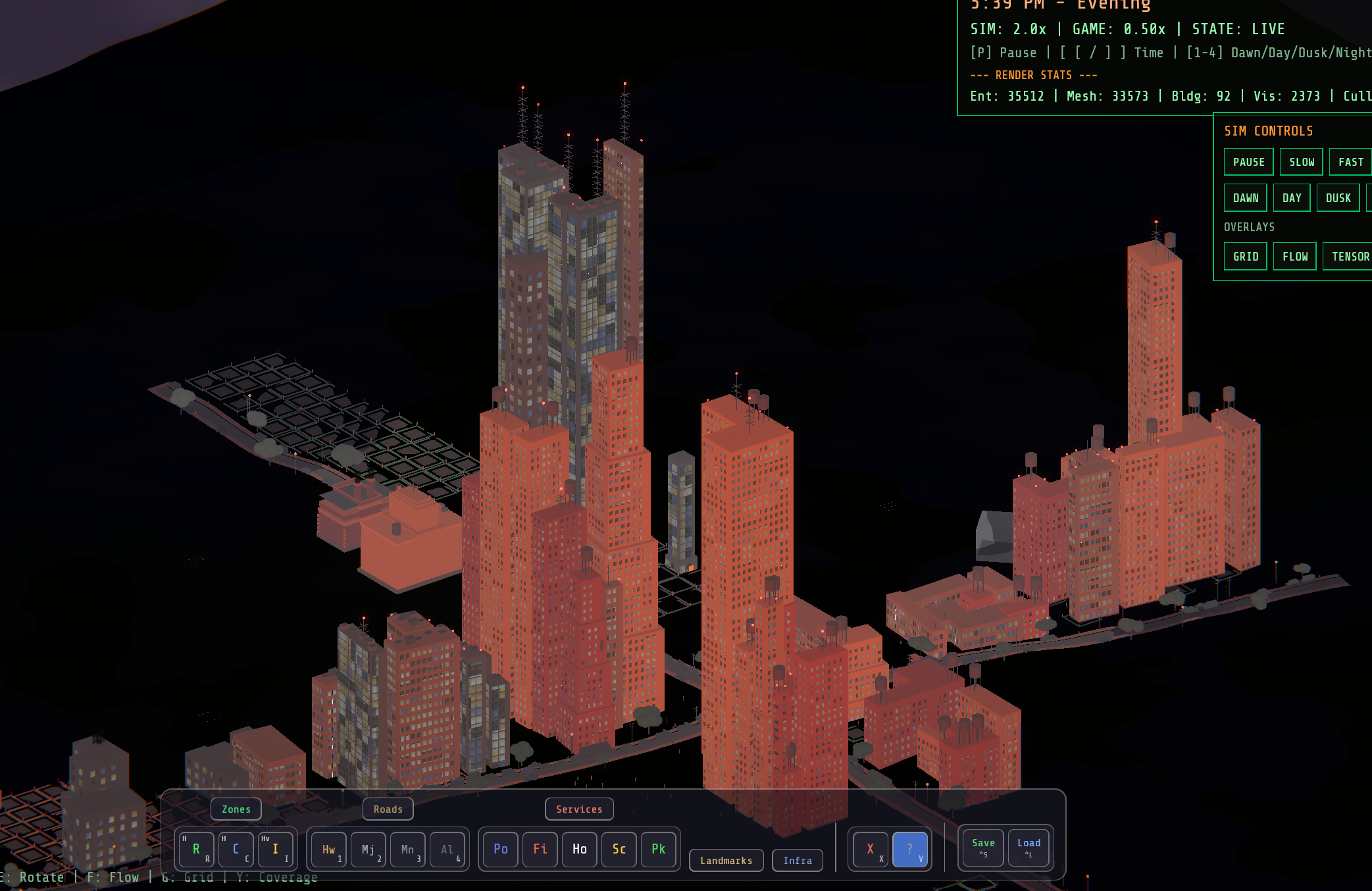Screen dimensions: 1372x891
Task: Select the Hospital service tool
Action: click(x=579, y=849)
